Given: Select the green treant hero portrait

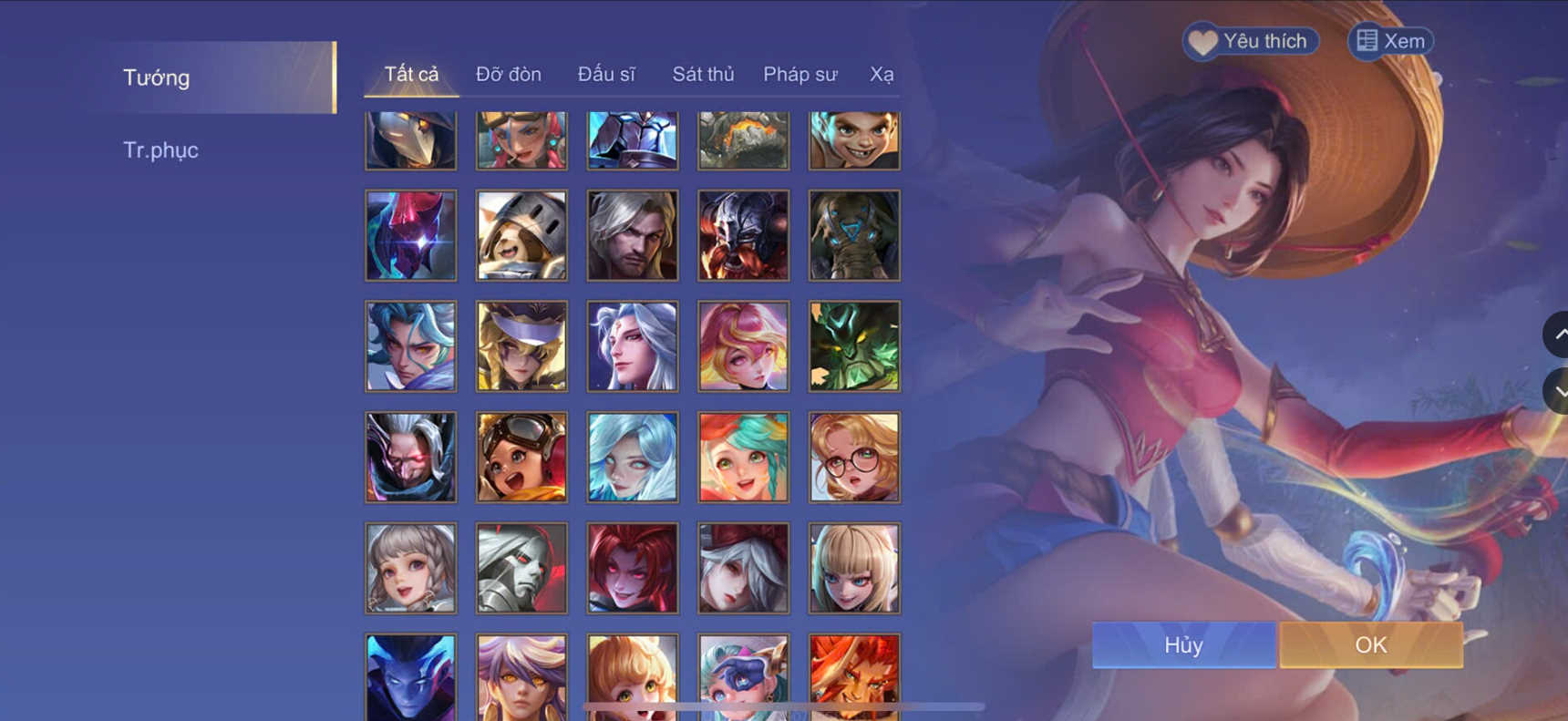Looking at the screenshot, I should coord(853,346).
